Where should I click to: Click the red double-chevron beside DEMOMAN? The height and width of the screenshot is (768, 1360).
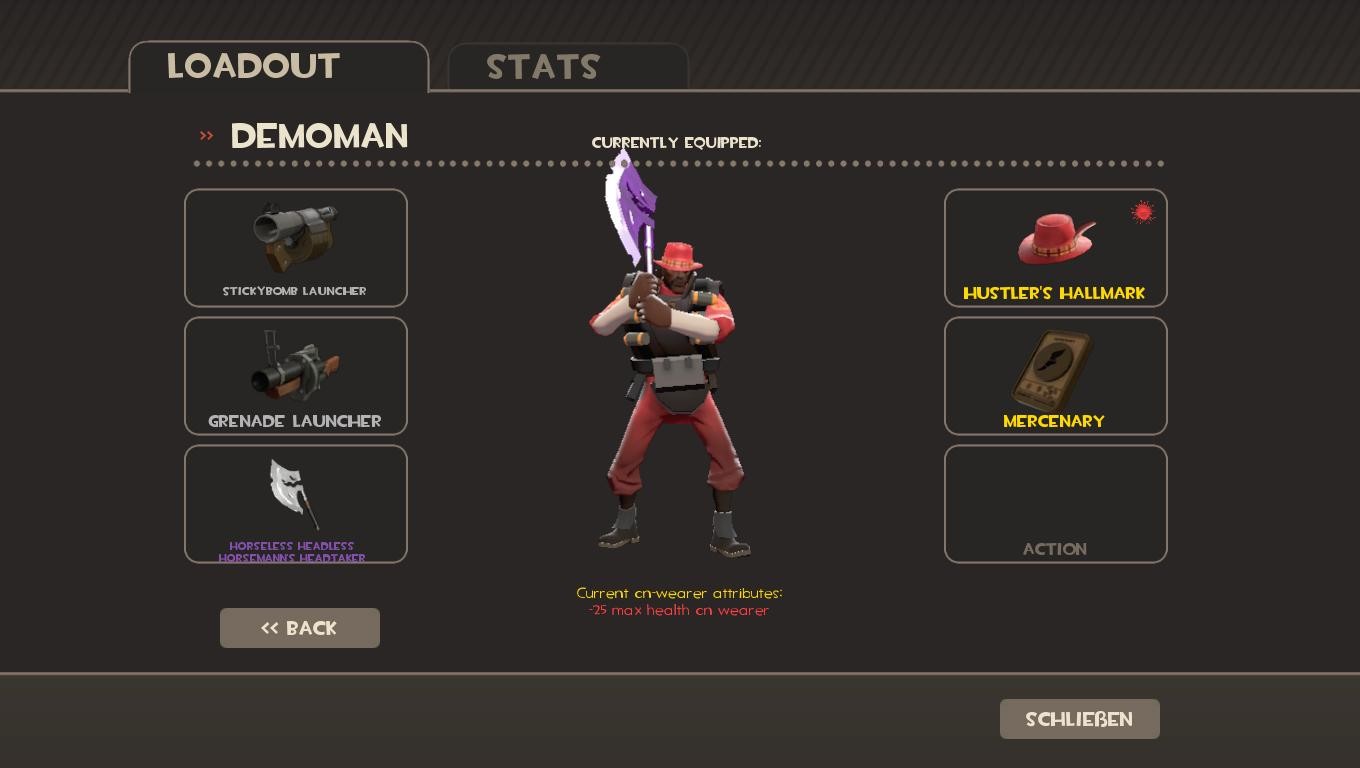[206, 137]
